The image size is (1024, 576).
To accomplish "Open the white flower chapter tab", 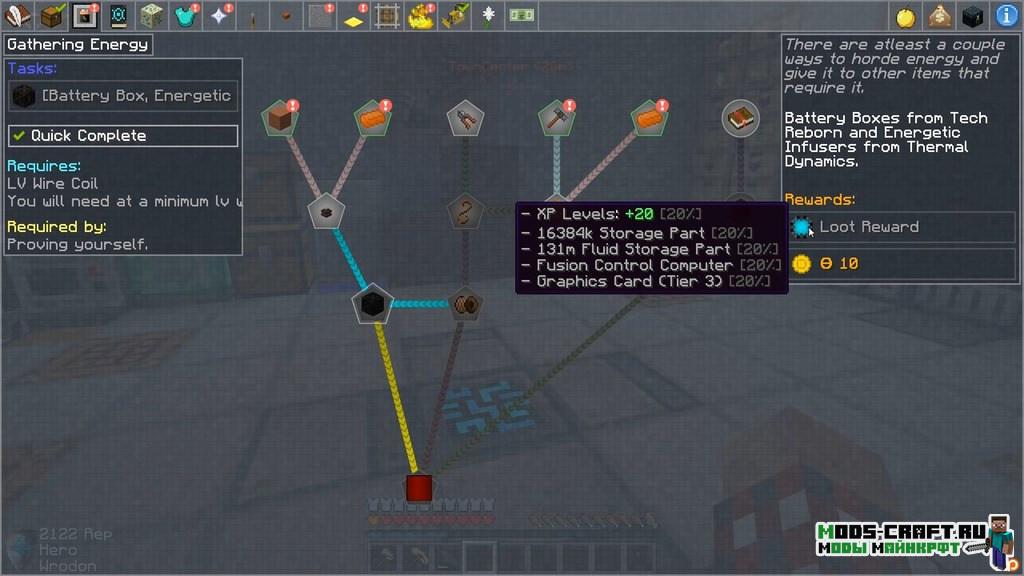I will pos(489,16).
